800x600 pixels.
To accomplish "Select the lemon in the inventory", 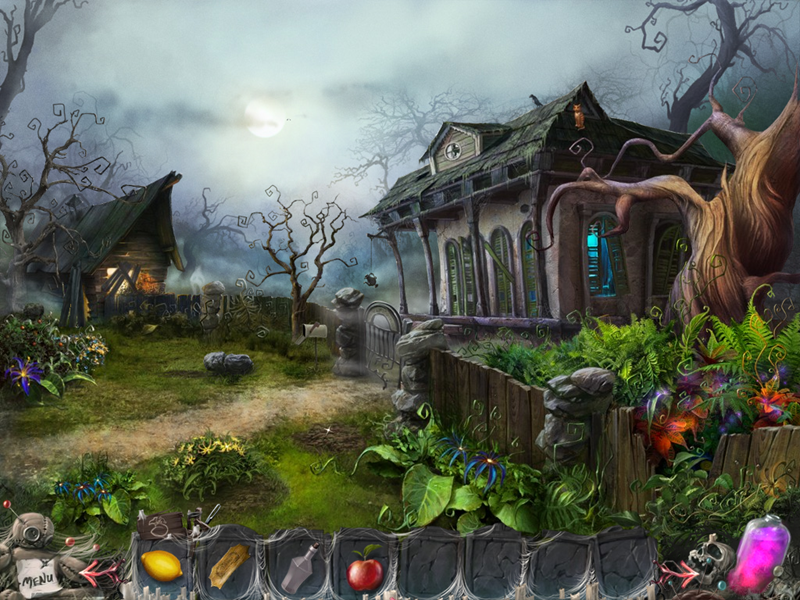I will [161, 566].
